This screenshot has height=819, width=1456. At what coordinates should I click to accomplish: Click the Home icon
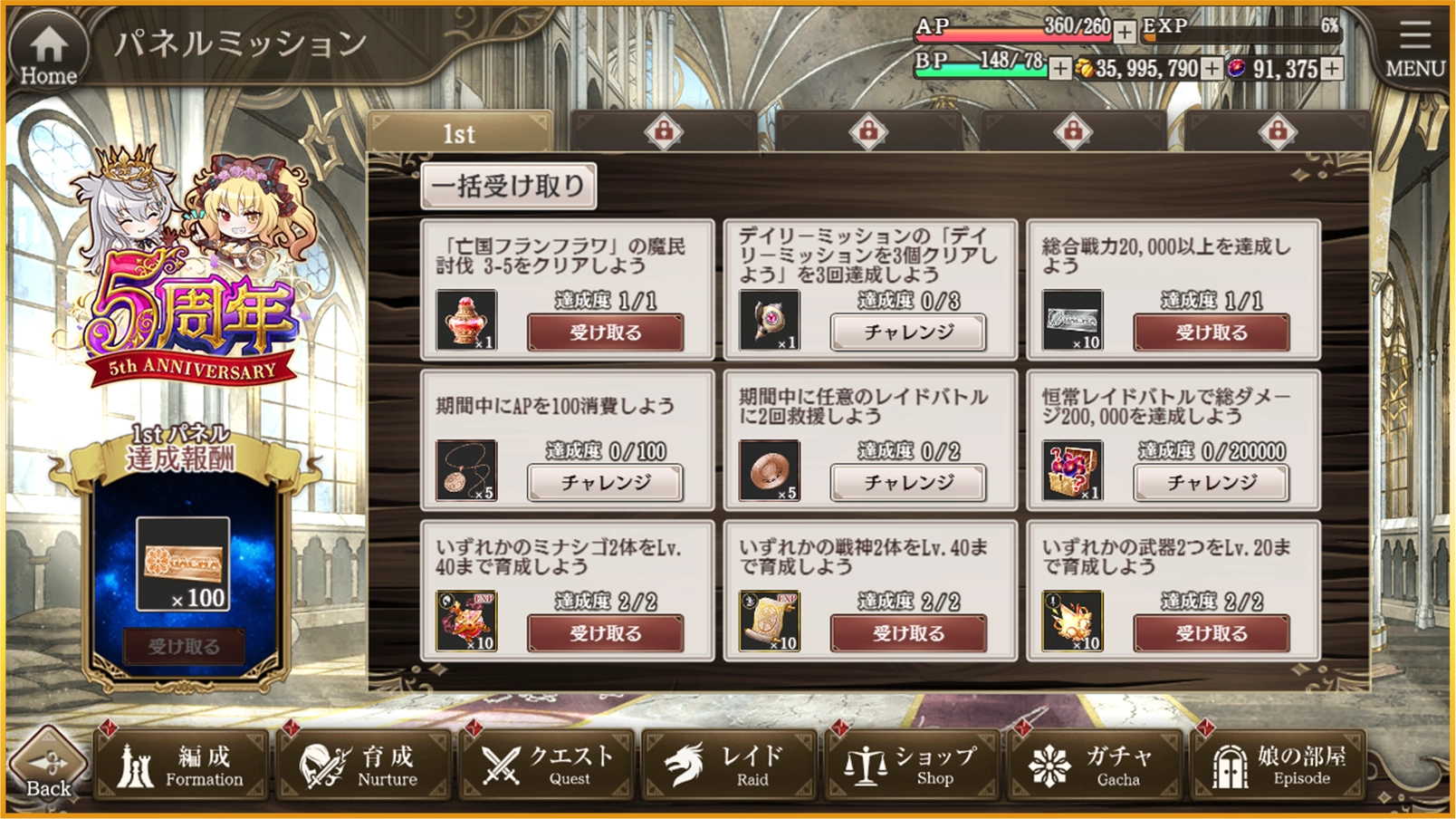[47, 43]
